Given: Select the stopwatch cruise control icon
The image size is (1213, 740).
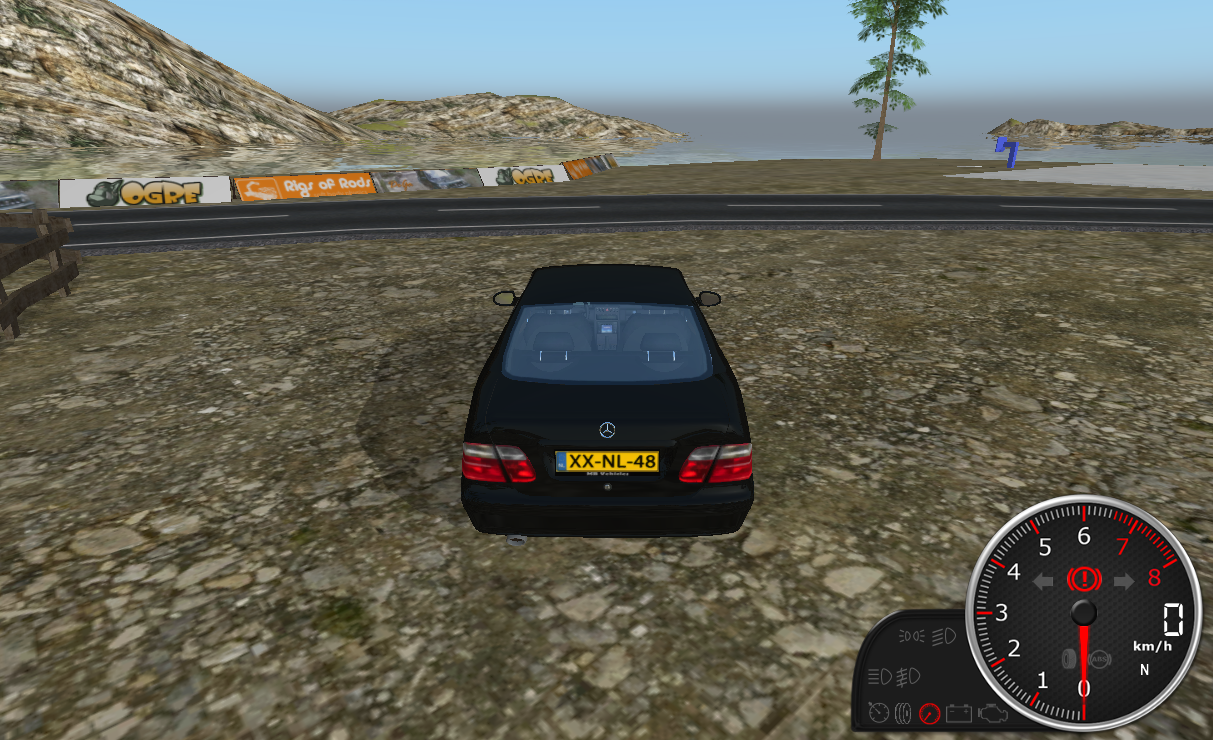Looking at the screenshot, I should [x=878, y=713].
